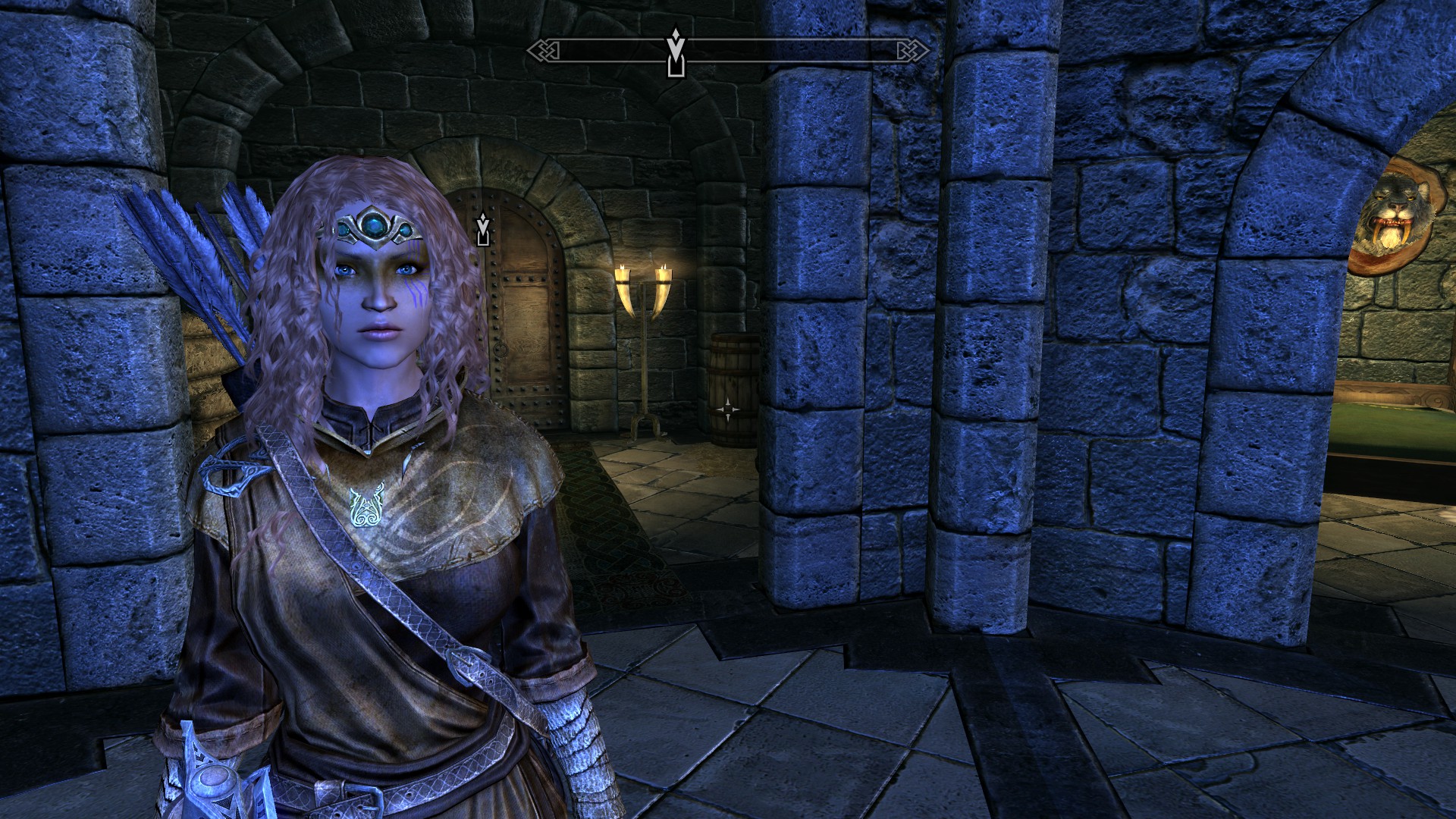Click the floating quest marker by the door
This screenshot has height=819, width=1456.
[x=482, y=230]
